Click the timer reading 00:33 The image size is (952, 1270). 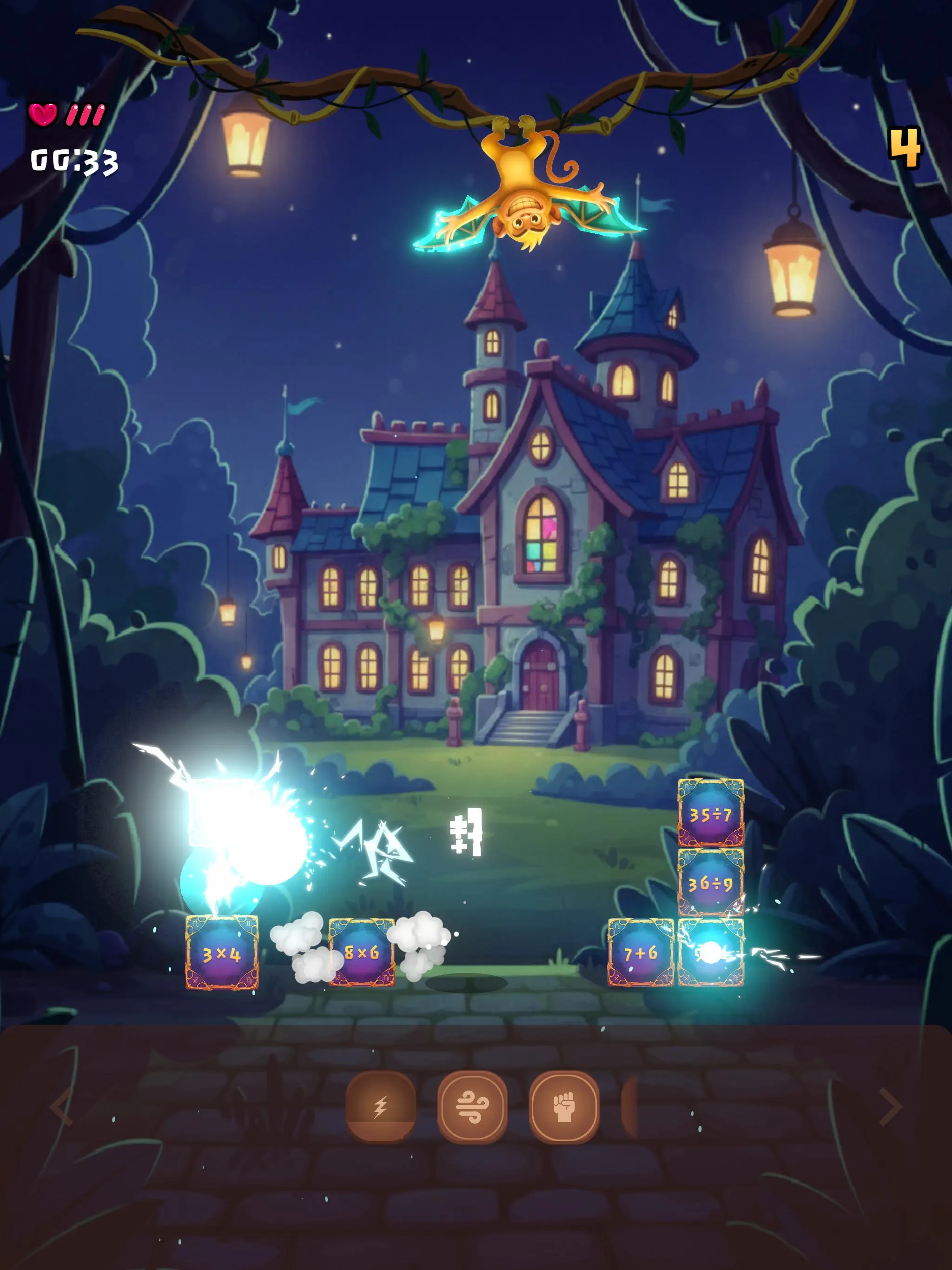tap(73, 162)
